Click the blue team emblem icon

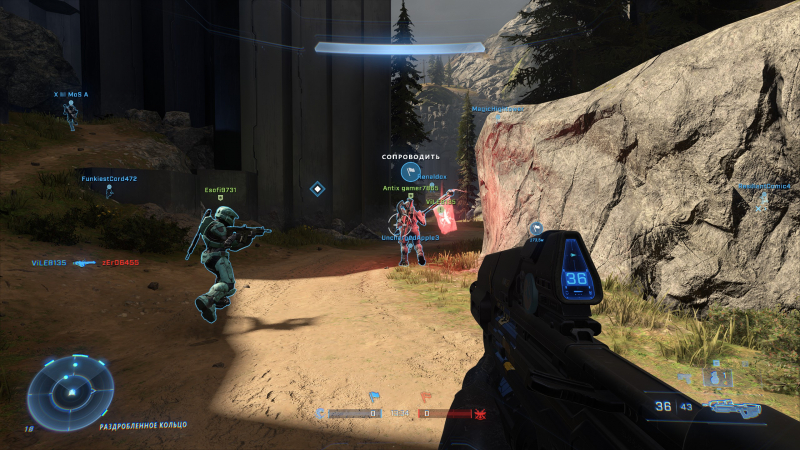point(320,412)
